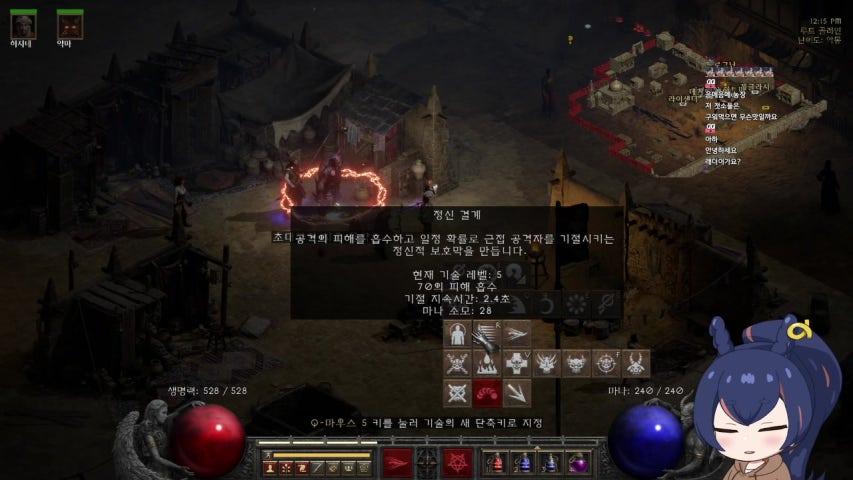This screenshot has height=480, width=853.
Task: Use the purple rejuvenation potion in belt
Action: tap(578, 463)
